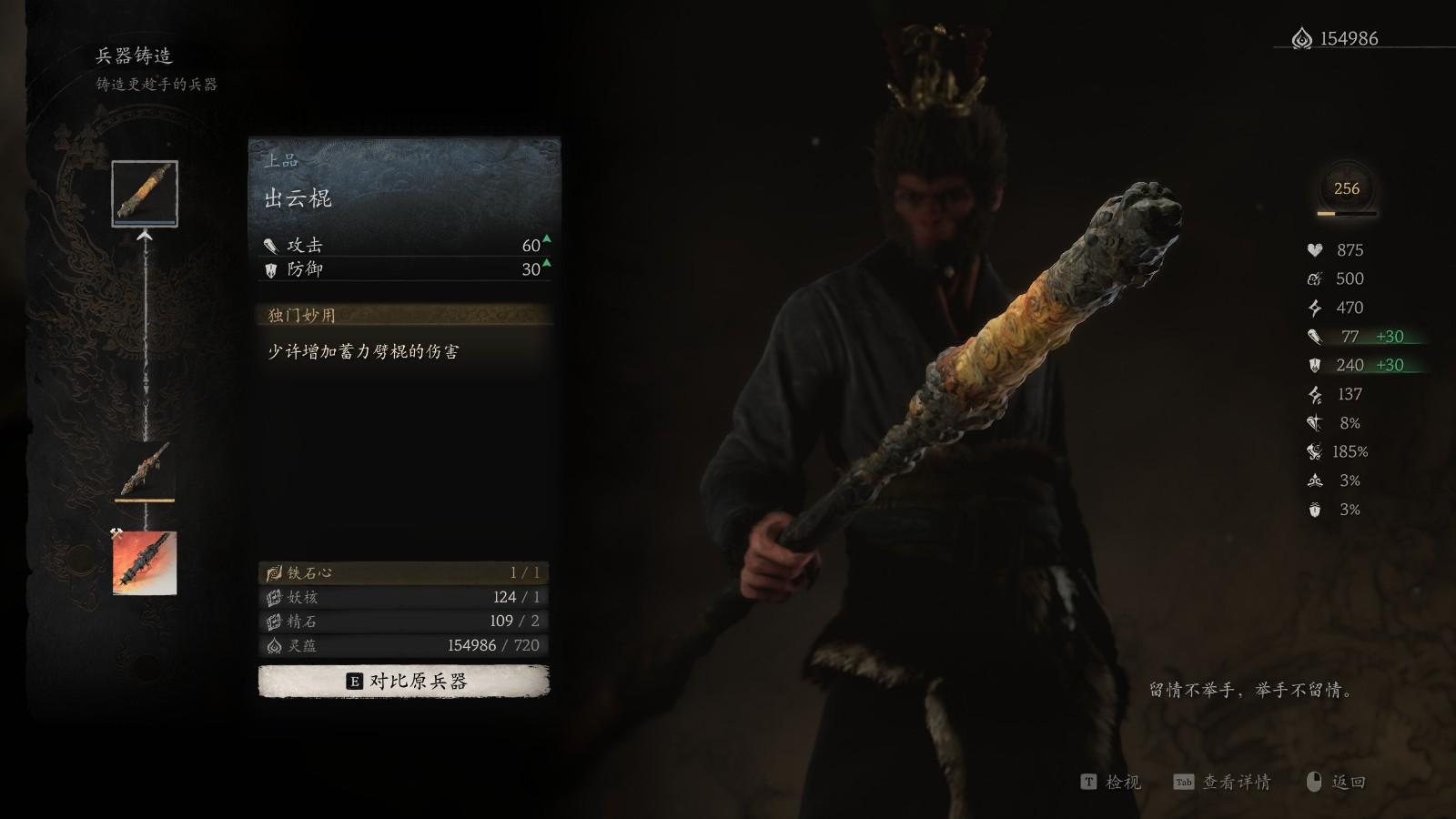Select the red-background staff icon
Image resolution: width=1456 pixels, height=819 pixels.
[145, 563]
